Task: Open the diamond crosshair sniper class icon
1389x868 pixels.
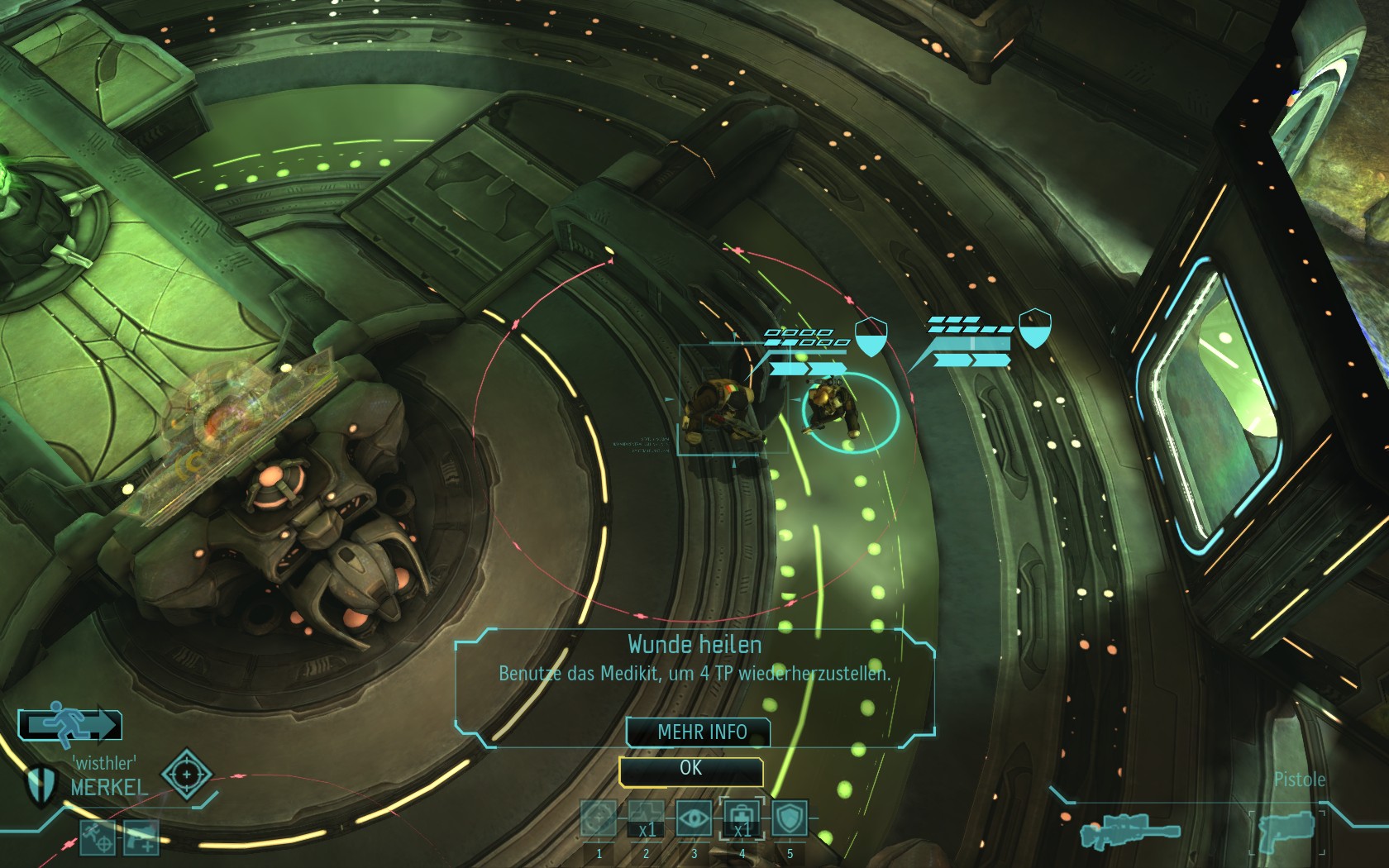Action: pos(186,775)
